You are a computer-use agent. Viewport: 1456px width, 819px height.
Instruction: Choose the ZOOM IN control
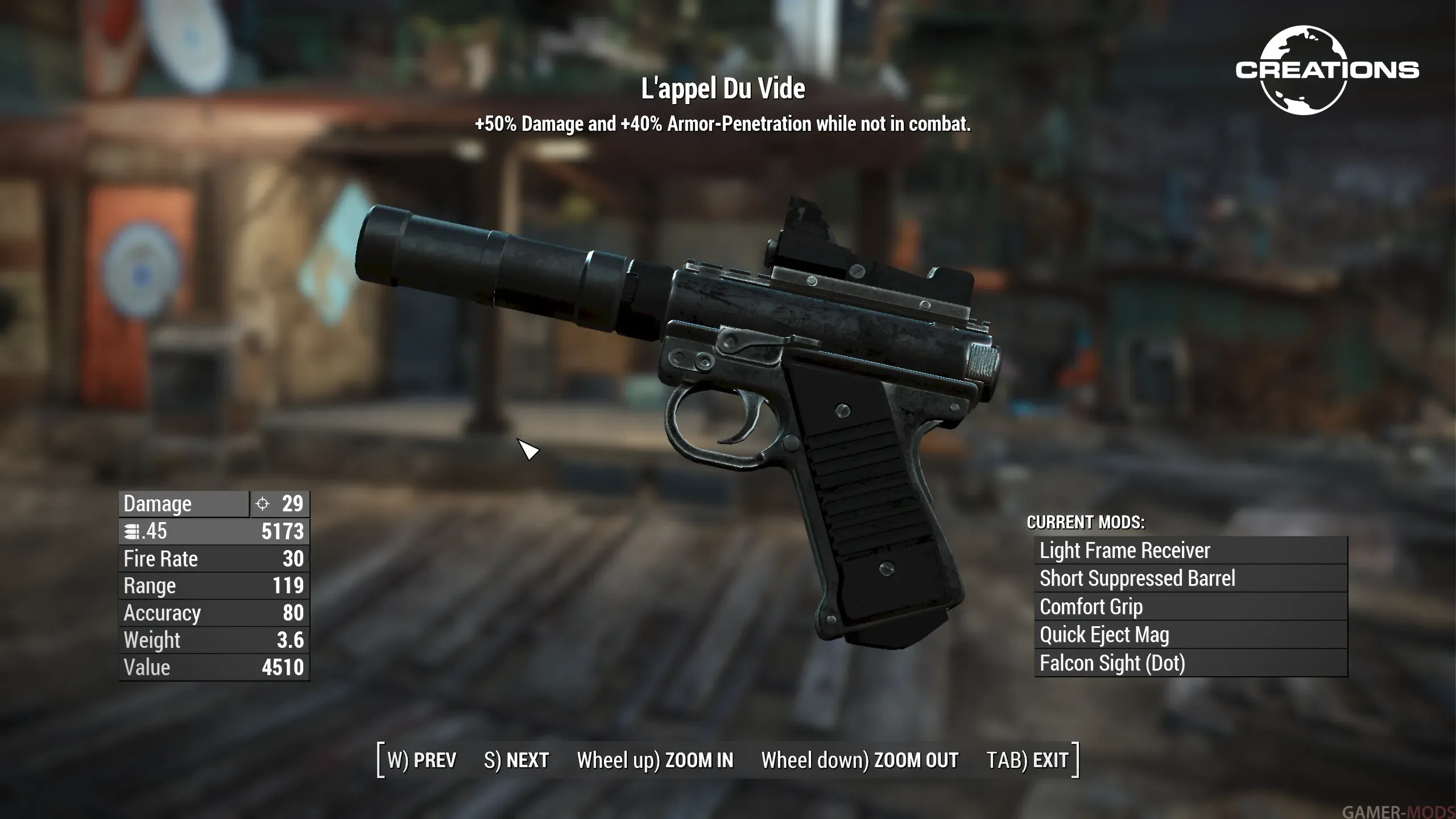[x=655, y=760]
